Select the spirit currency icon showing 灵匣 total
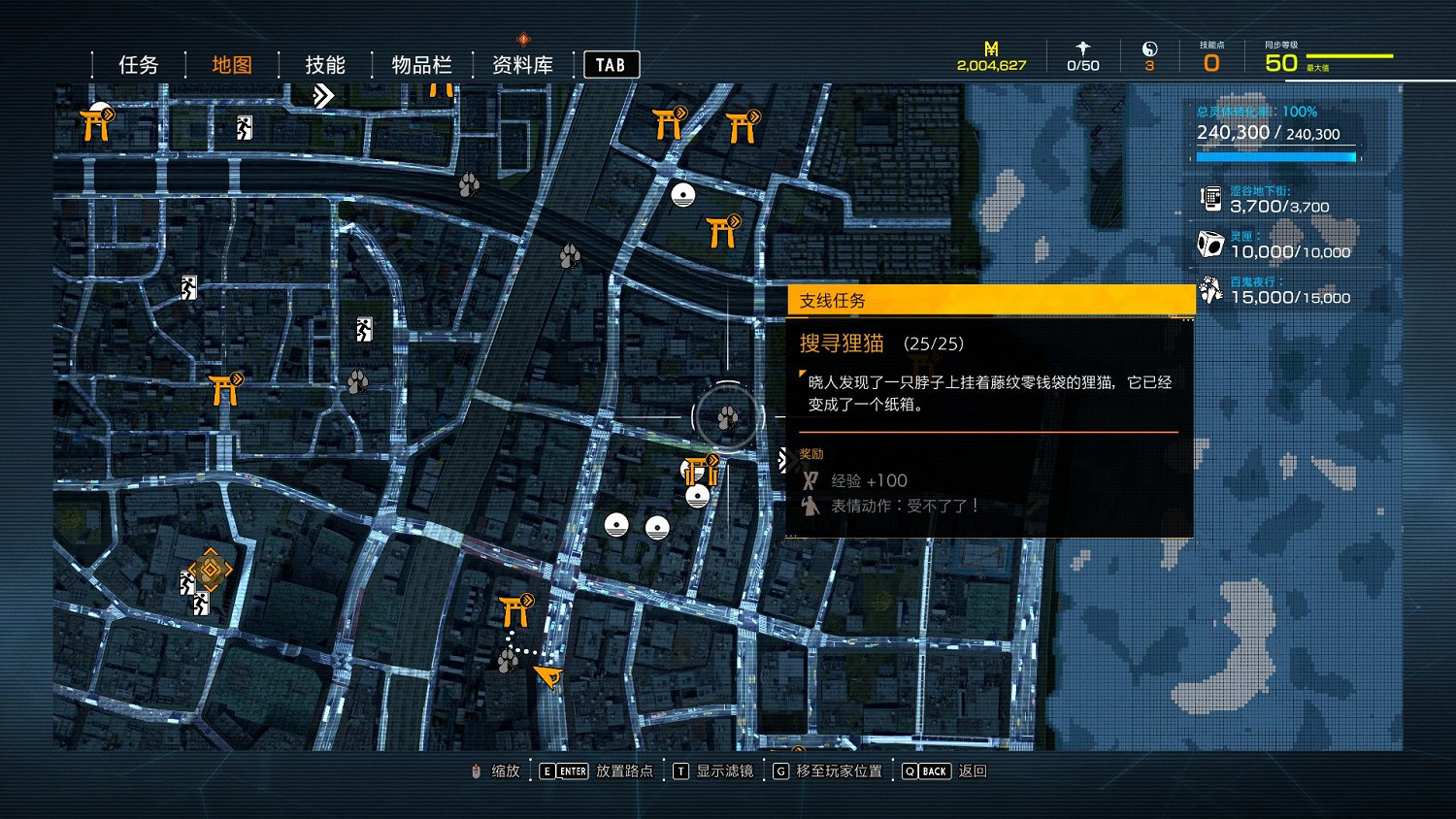Image resolution: width=1456 pixels, height=819 pixels. [1209, 246]
